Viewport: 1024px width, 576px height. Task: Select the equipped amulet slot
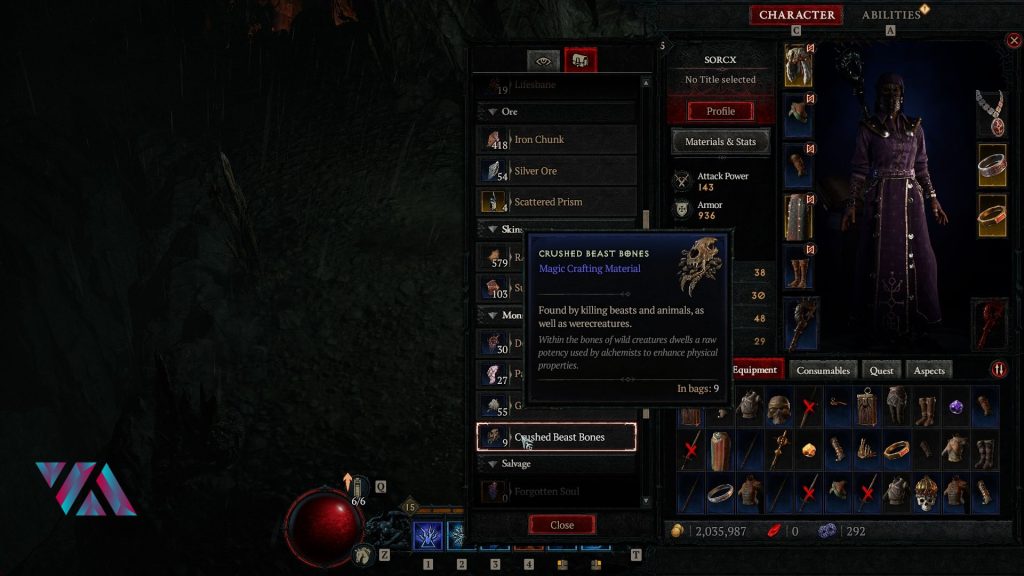pyautogui.click(x=991, y=114)
